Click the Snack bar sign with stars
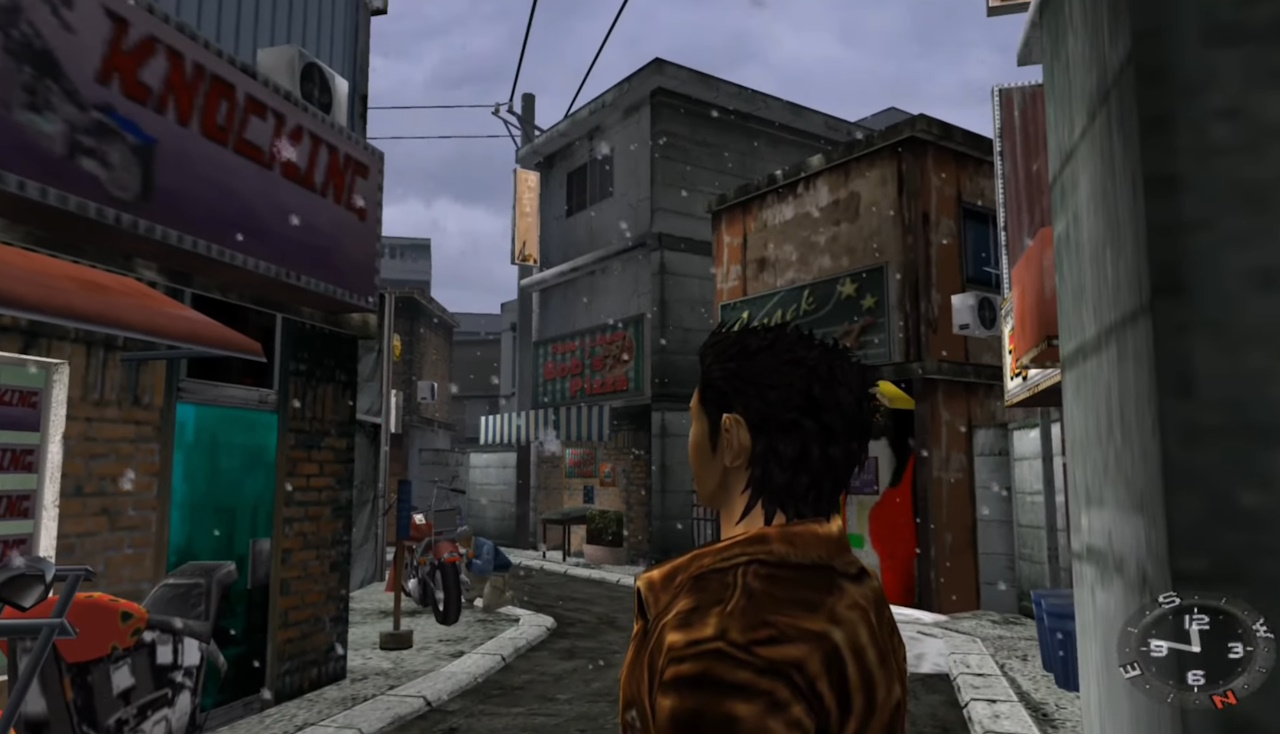This screenshot has height=734, width=1280. click(800, 305)
